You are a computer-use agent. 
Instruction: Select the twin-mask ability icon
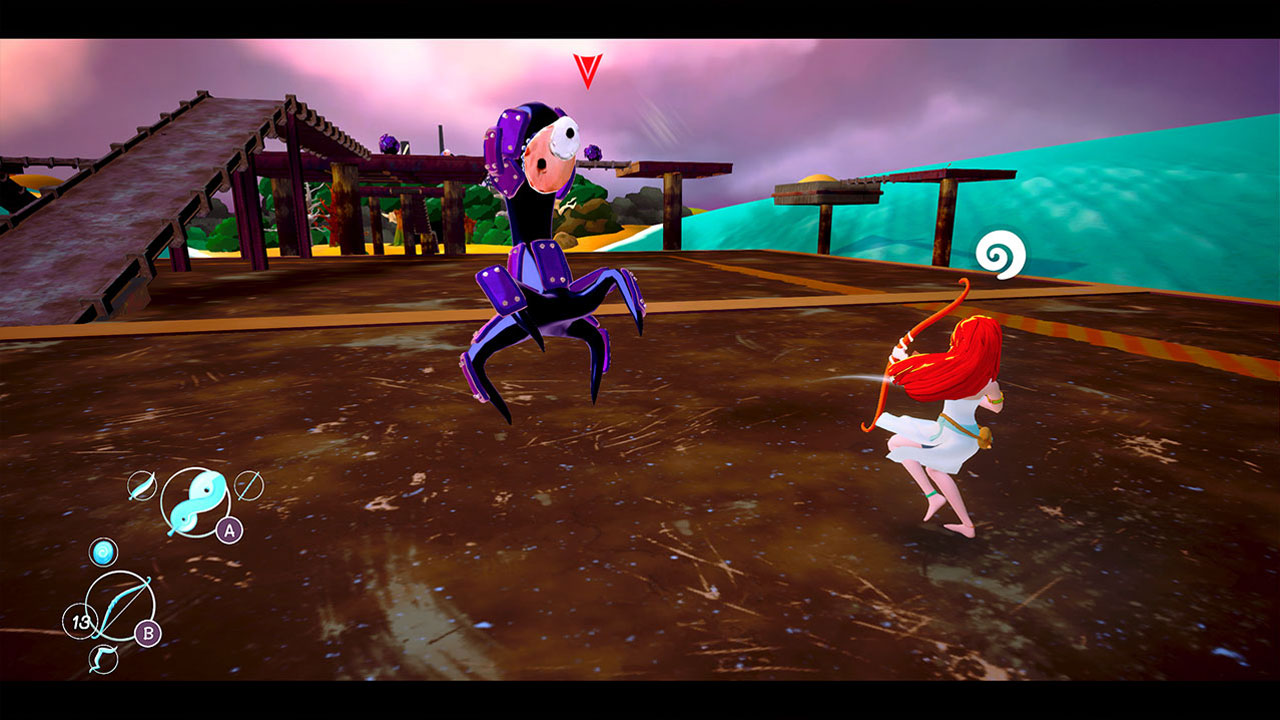(195, 500)
